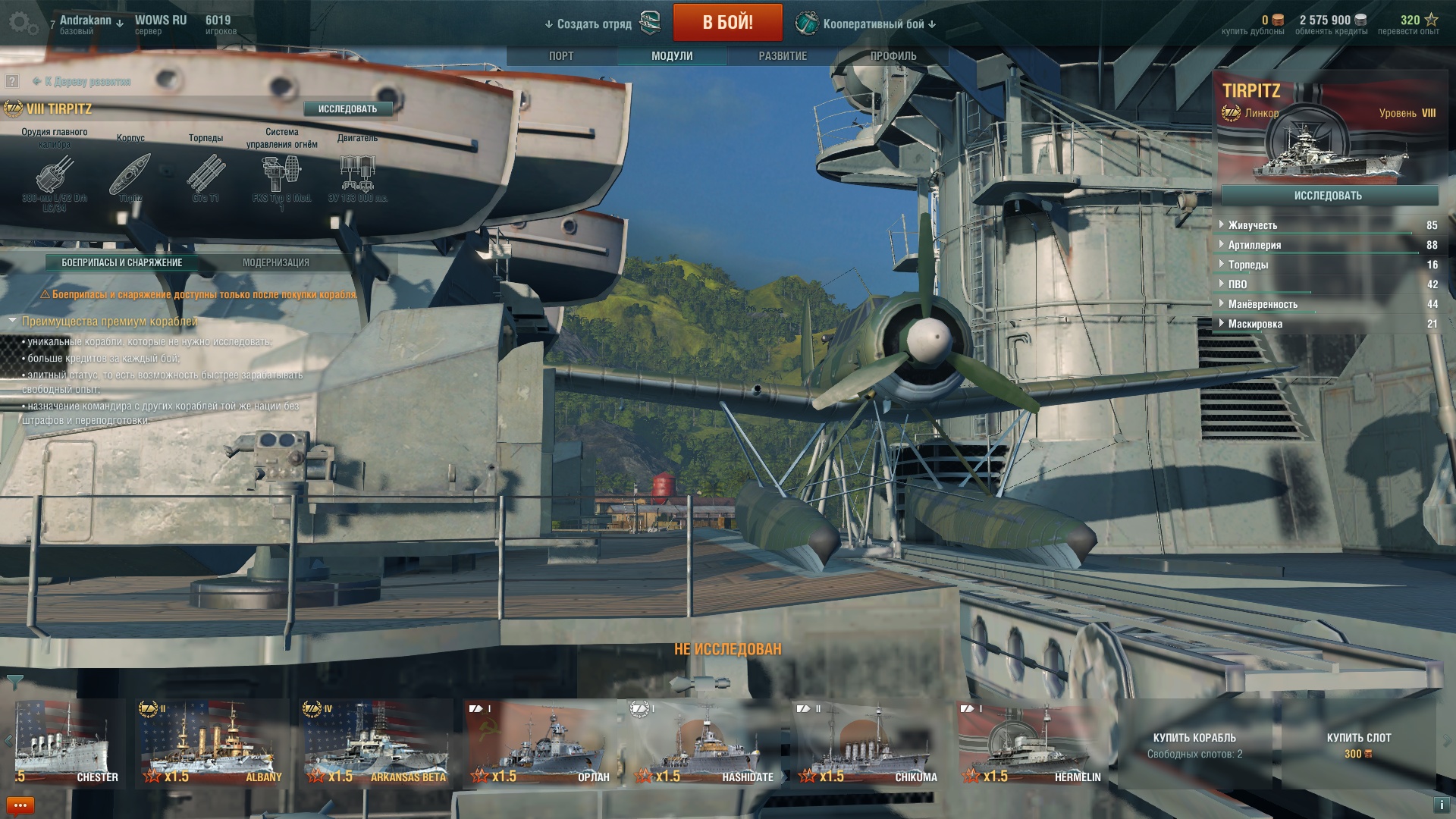The image size is (1456, 819).
Task: Go to the ПРОФИЛЬ tab
Action: 893,56
